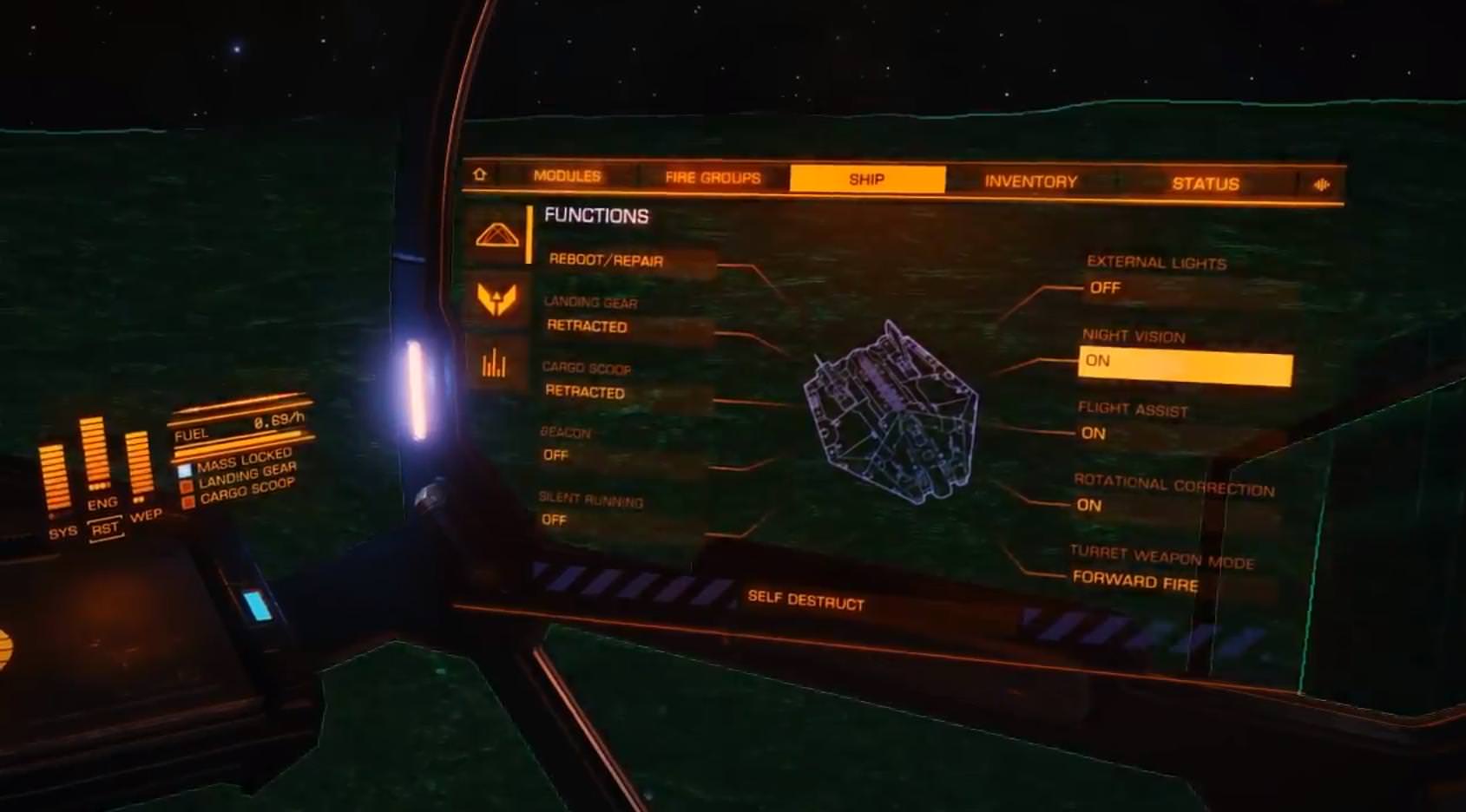The image size is (1466, 812).
Task: Choose the Self Destruct option
Action: (x=805, y=600)
